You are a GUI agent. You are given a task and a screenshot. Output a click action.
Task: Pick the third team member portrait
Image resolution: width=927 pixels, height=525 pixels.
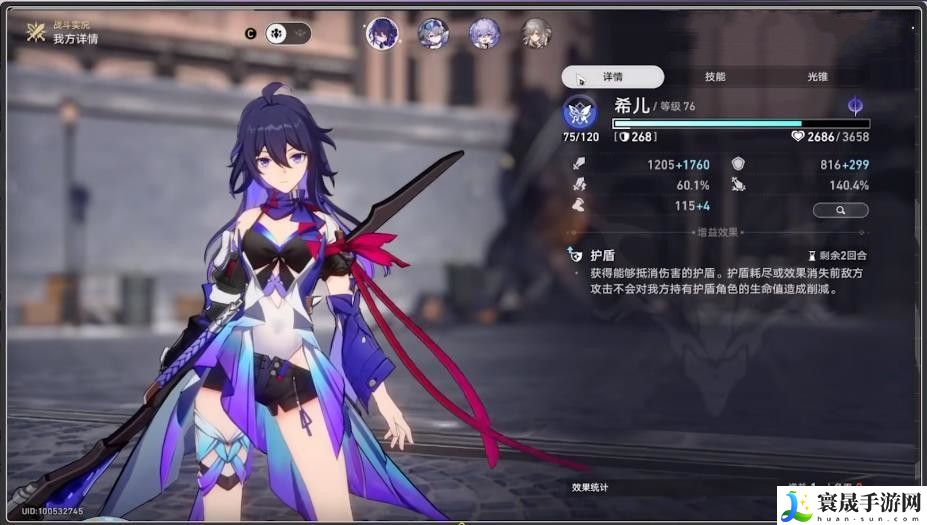485,33
